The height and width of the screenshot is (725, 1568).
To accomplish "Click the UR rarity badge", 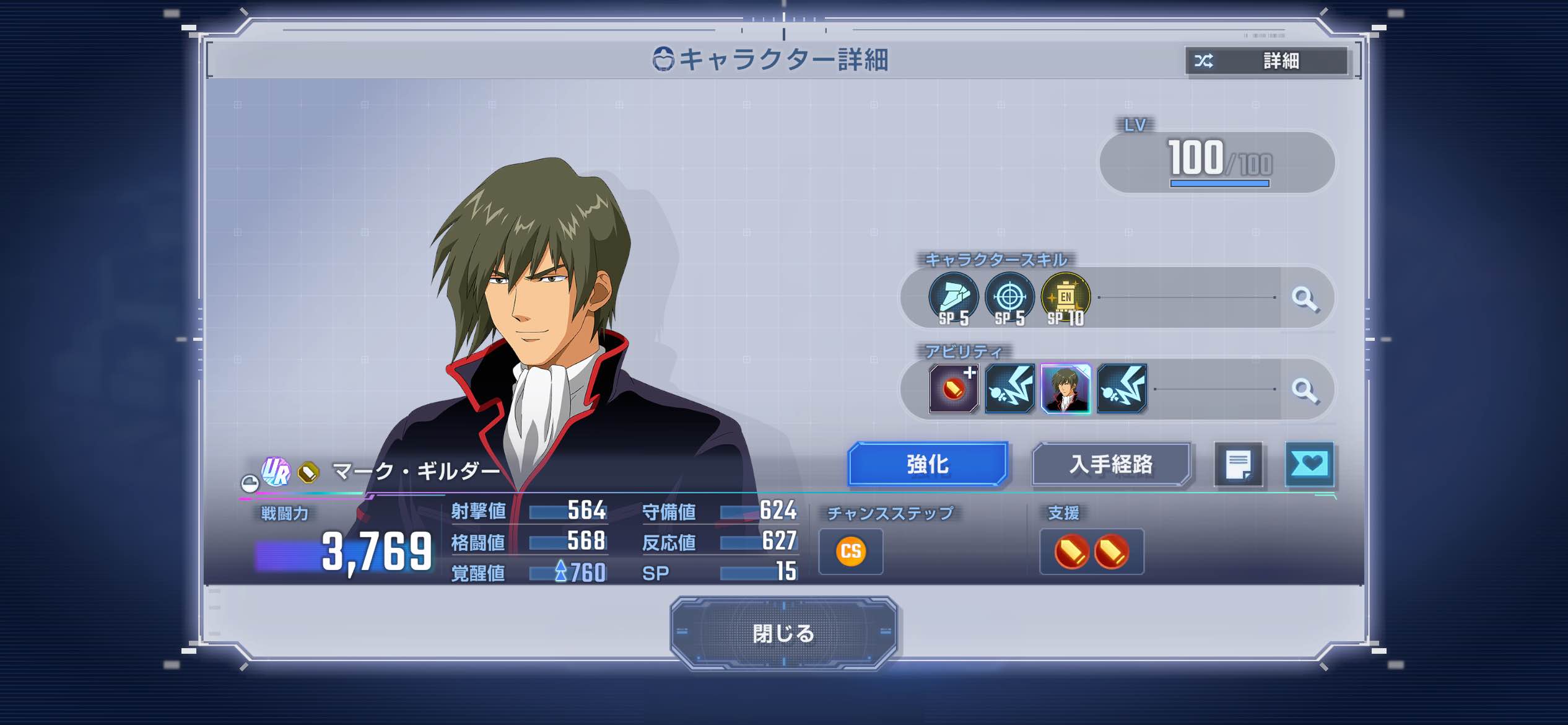I will [x=276, y=472].
